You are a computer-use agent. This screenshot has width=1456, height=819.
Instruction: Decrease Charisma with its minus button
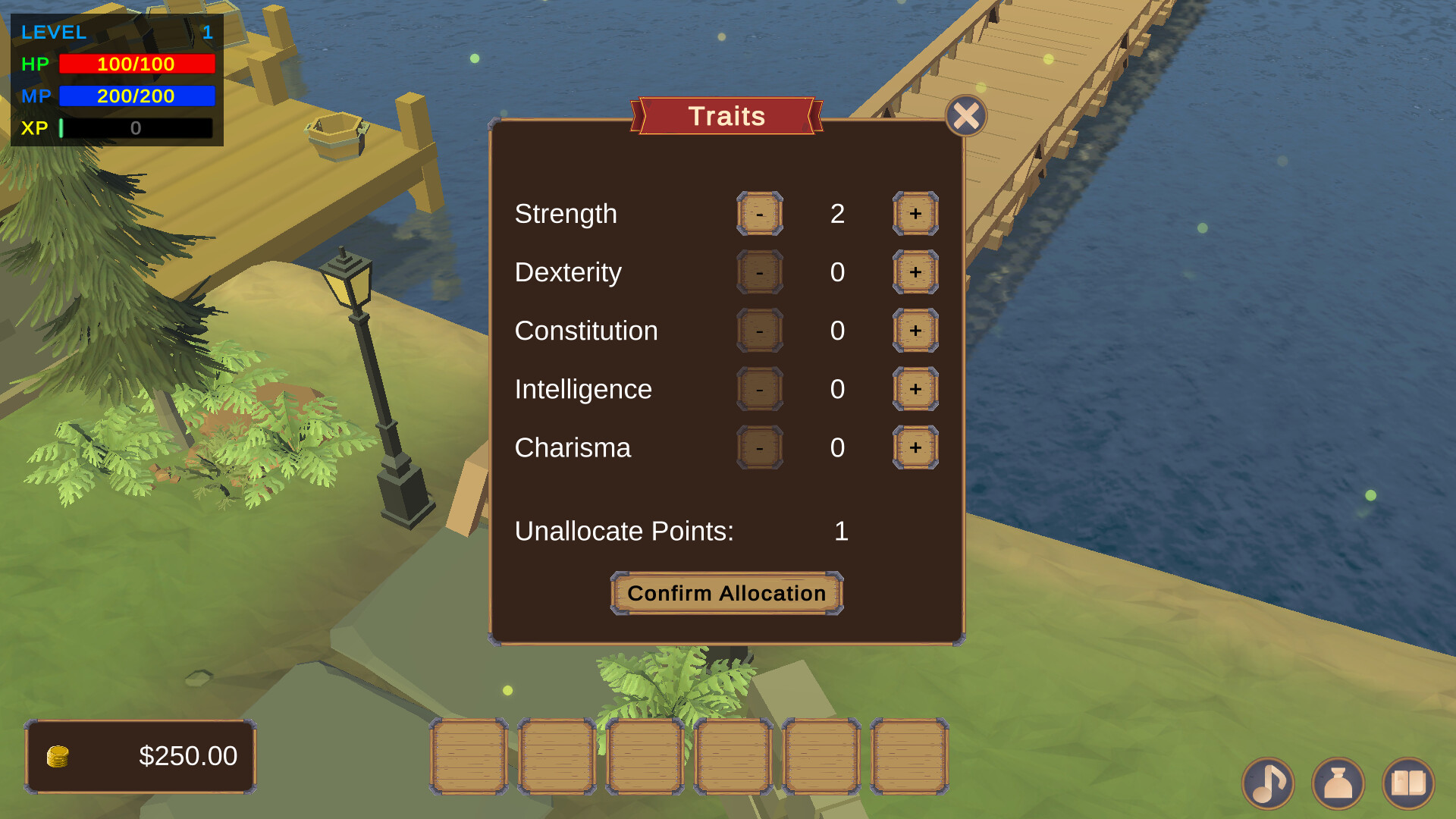(x=759, y=447)
